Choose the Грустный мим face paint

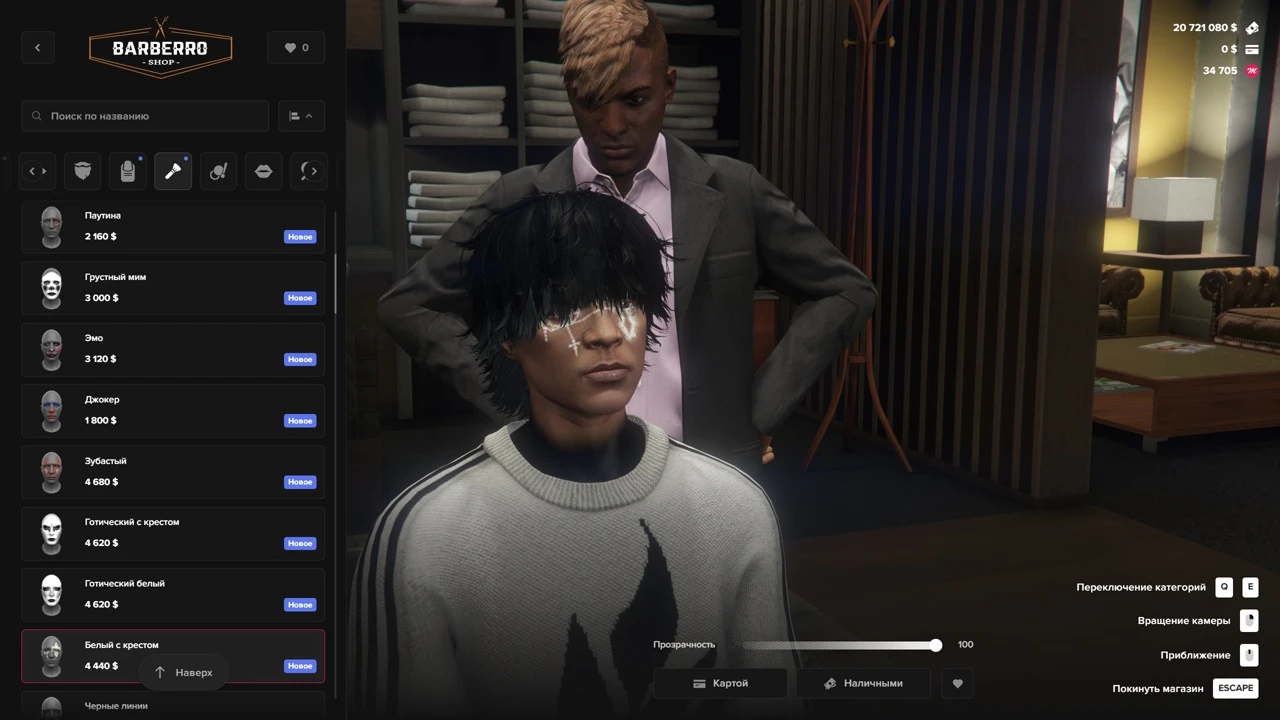tap(173, 288)
